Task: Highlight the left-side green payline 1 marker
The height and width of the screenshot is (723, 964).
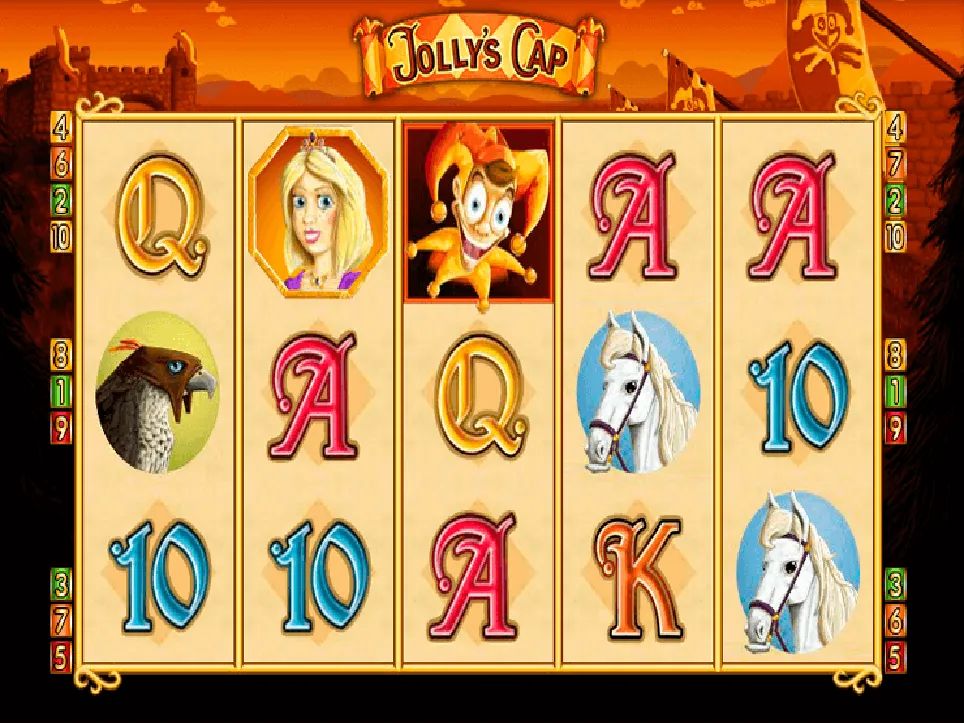Action: (x=62, y=391)
